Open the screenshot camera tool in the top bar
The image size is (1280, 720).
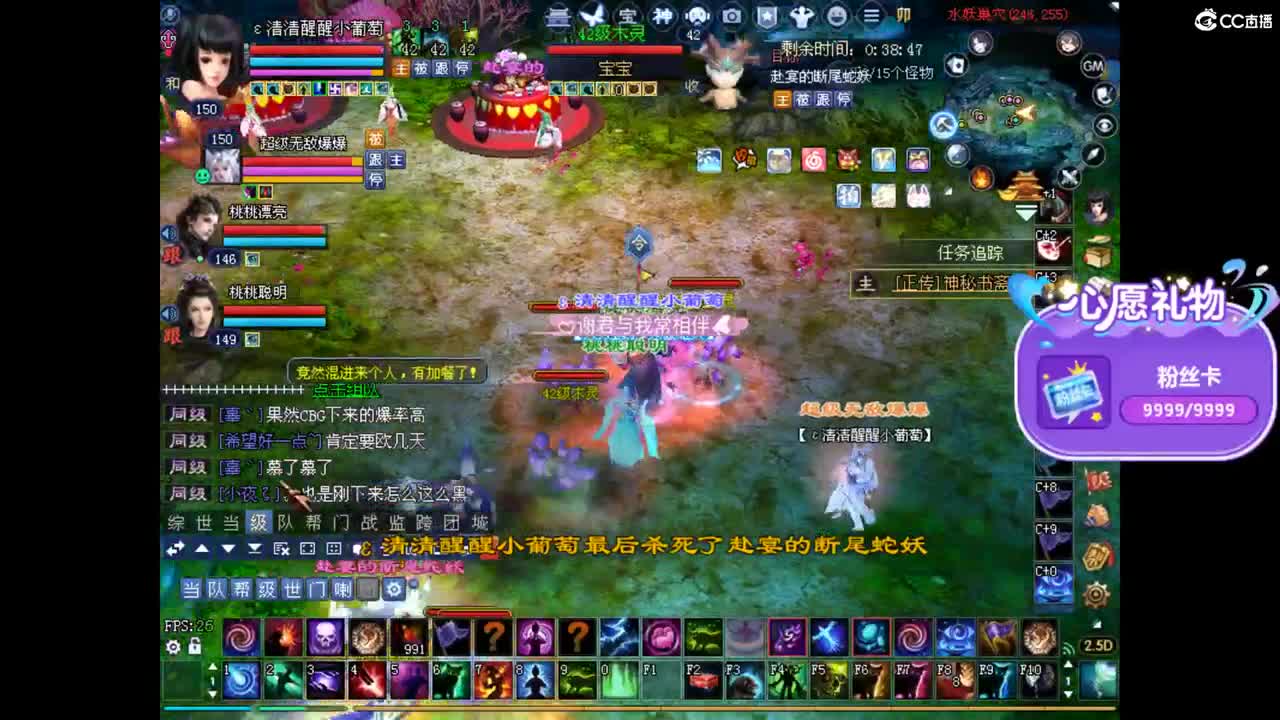730,16
